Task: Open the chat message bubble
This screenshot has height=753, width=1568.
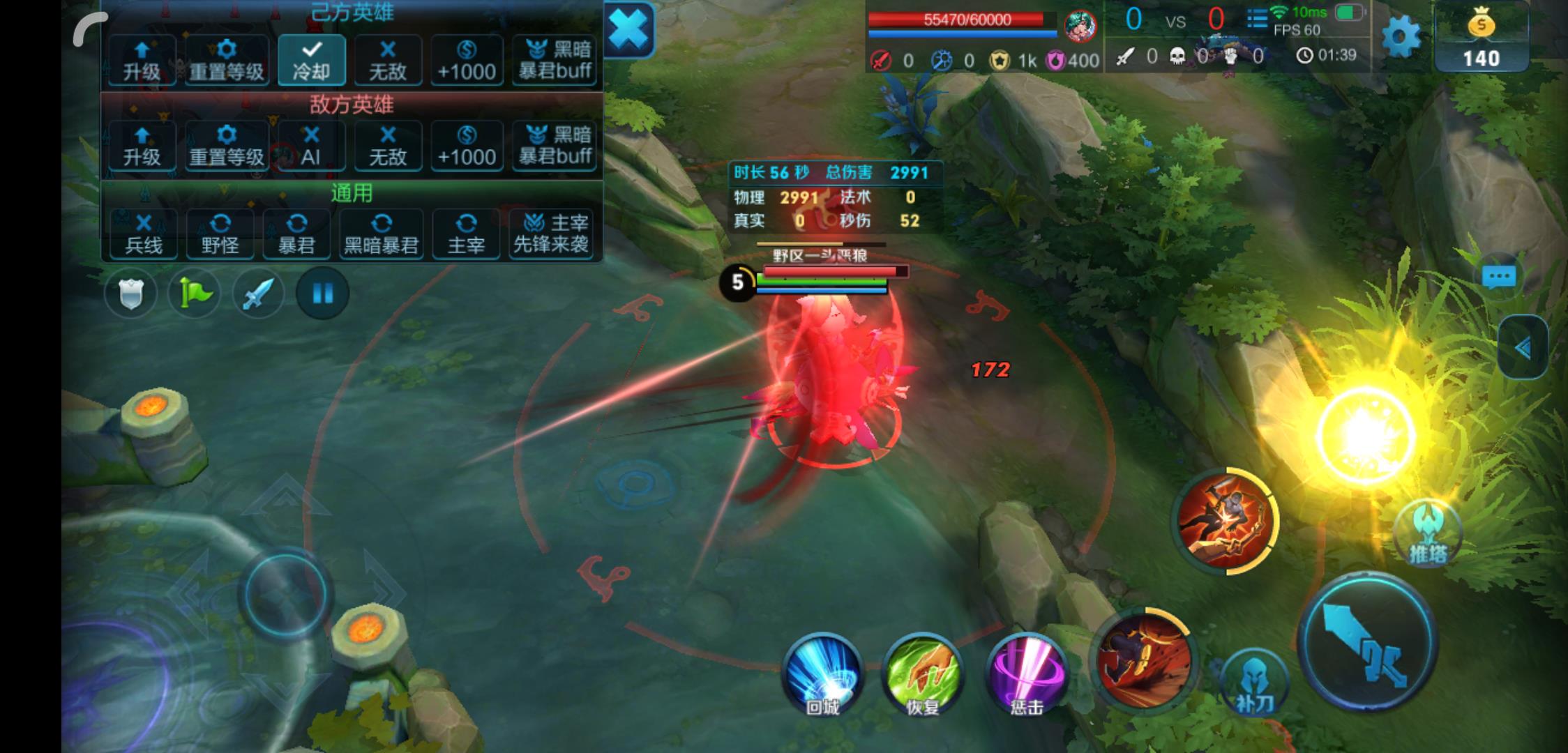Action: [1499, 277]
